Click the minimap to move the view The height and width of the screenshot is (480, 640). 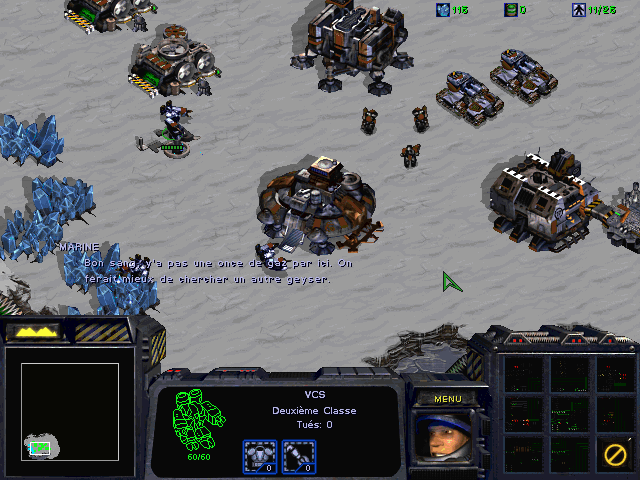[x=70, y=410]
